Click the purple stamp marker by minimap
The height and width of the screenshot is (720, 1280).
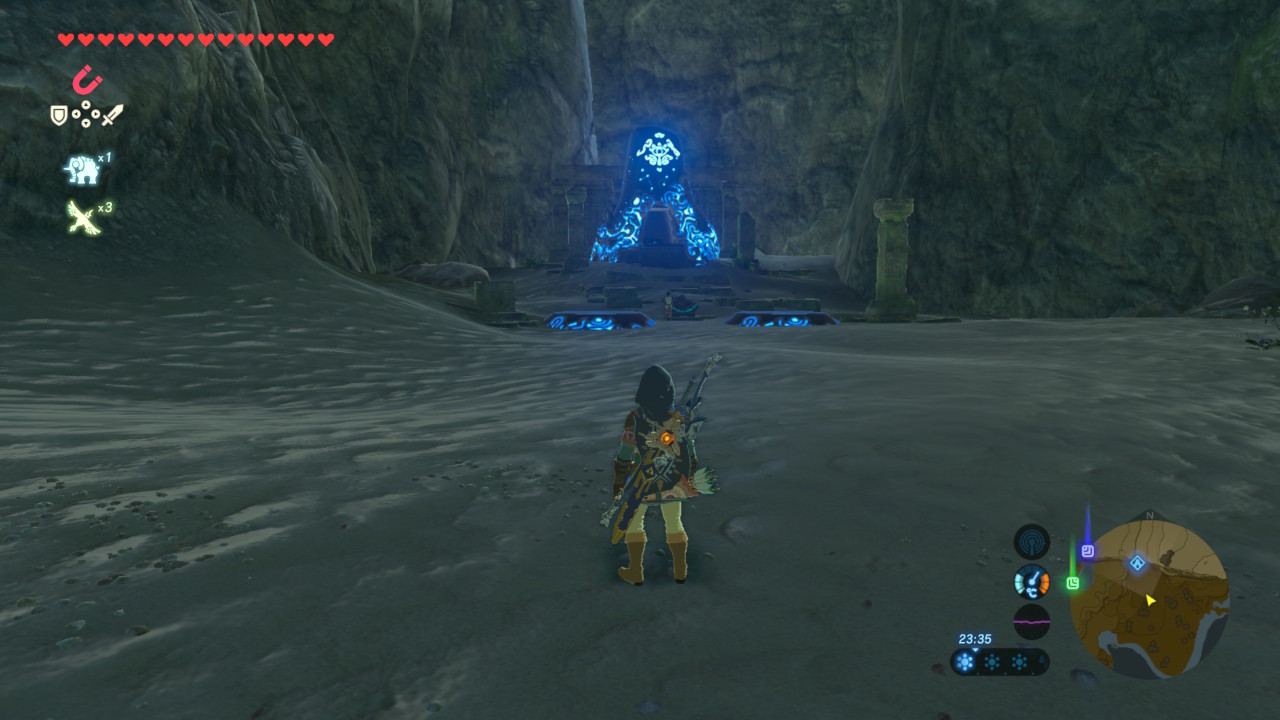[1088, 550]
